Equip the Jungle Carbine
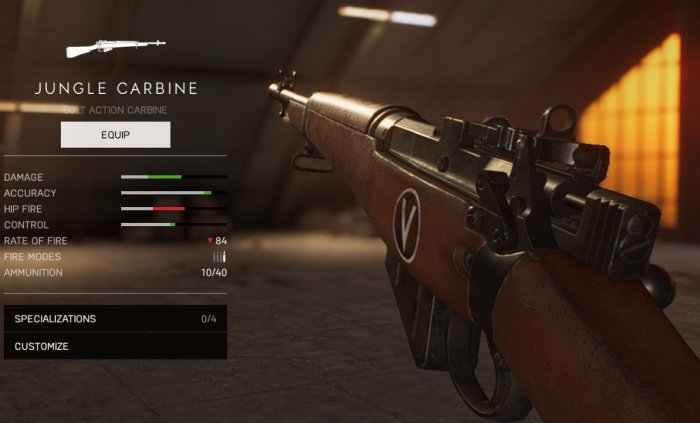Screen dimensions: 700x423 (115, 134)
